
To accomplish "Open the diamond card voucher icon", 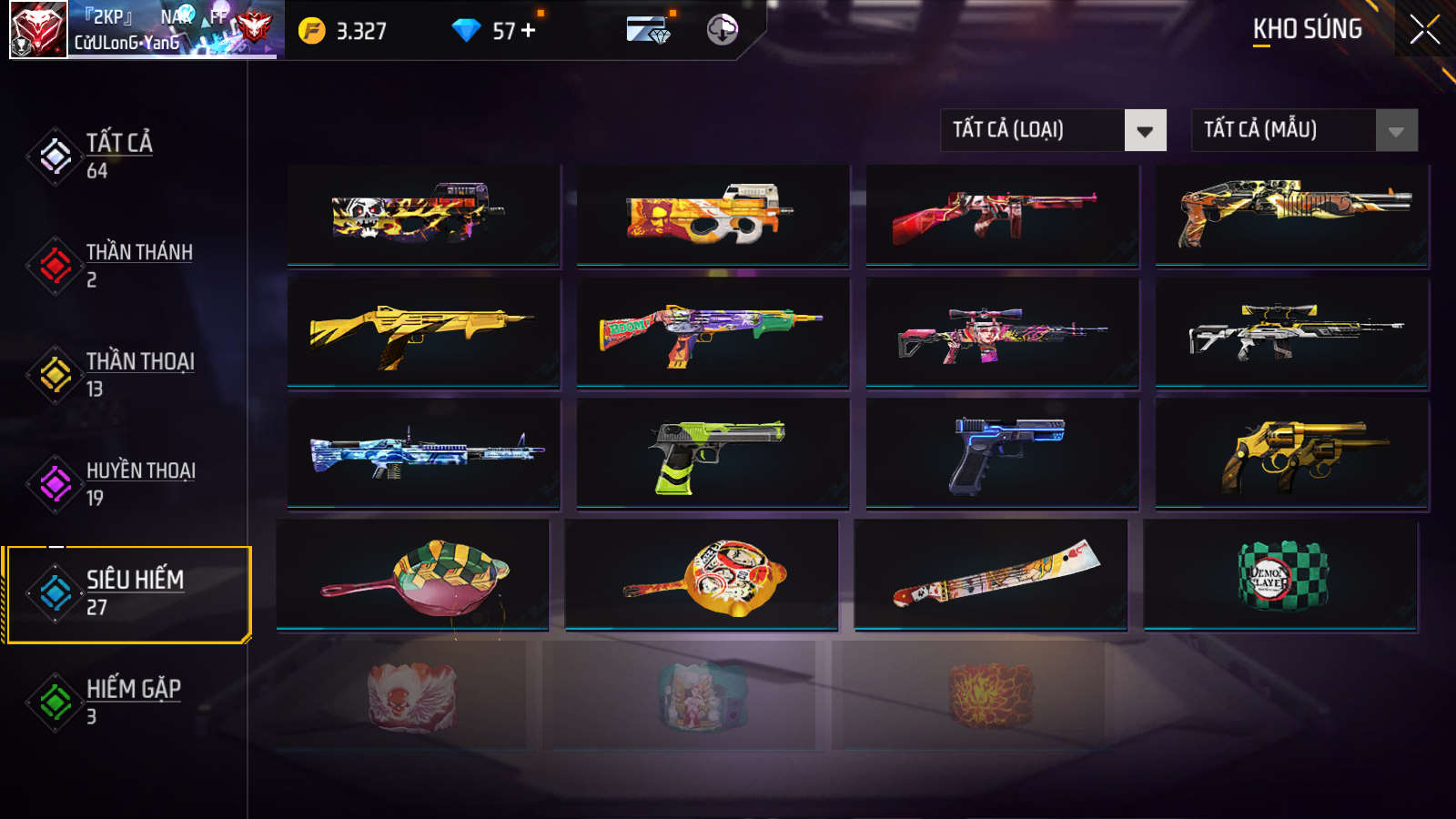I will tap(648, 30).
